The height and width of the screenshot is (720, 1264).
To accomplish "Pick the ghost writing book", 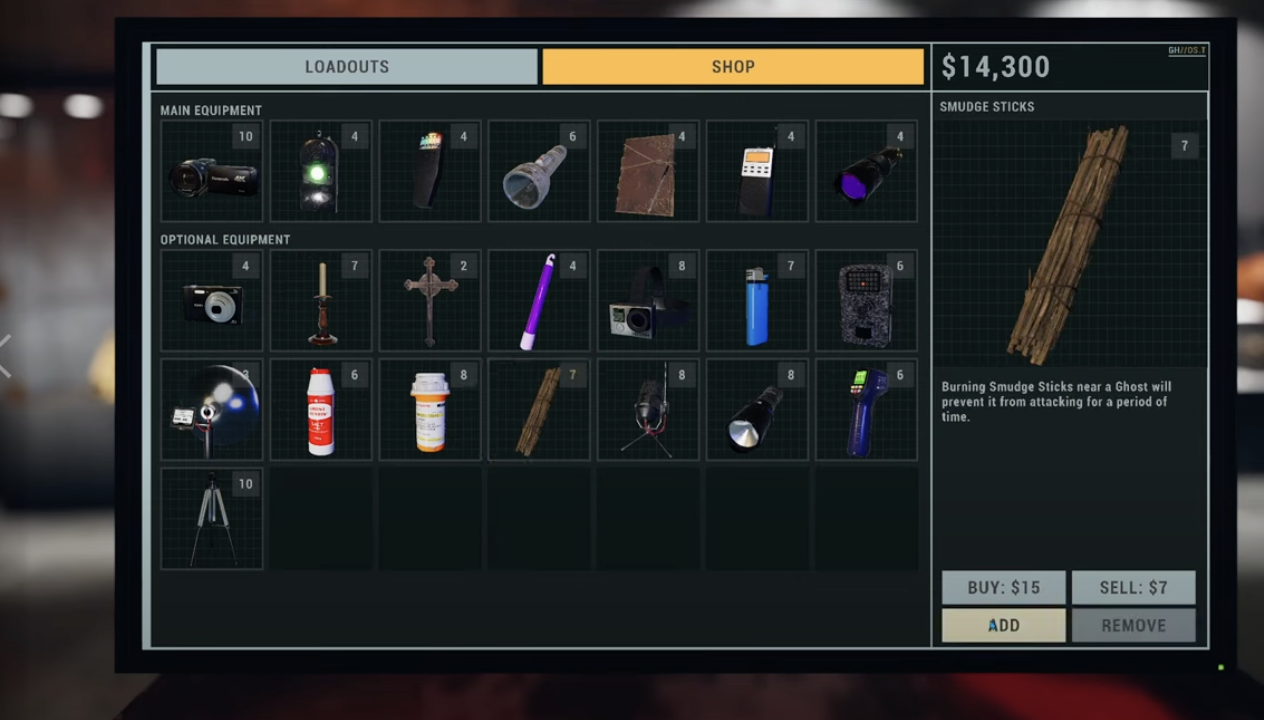I will coord(648,171).
